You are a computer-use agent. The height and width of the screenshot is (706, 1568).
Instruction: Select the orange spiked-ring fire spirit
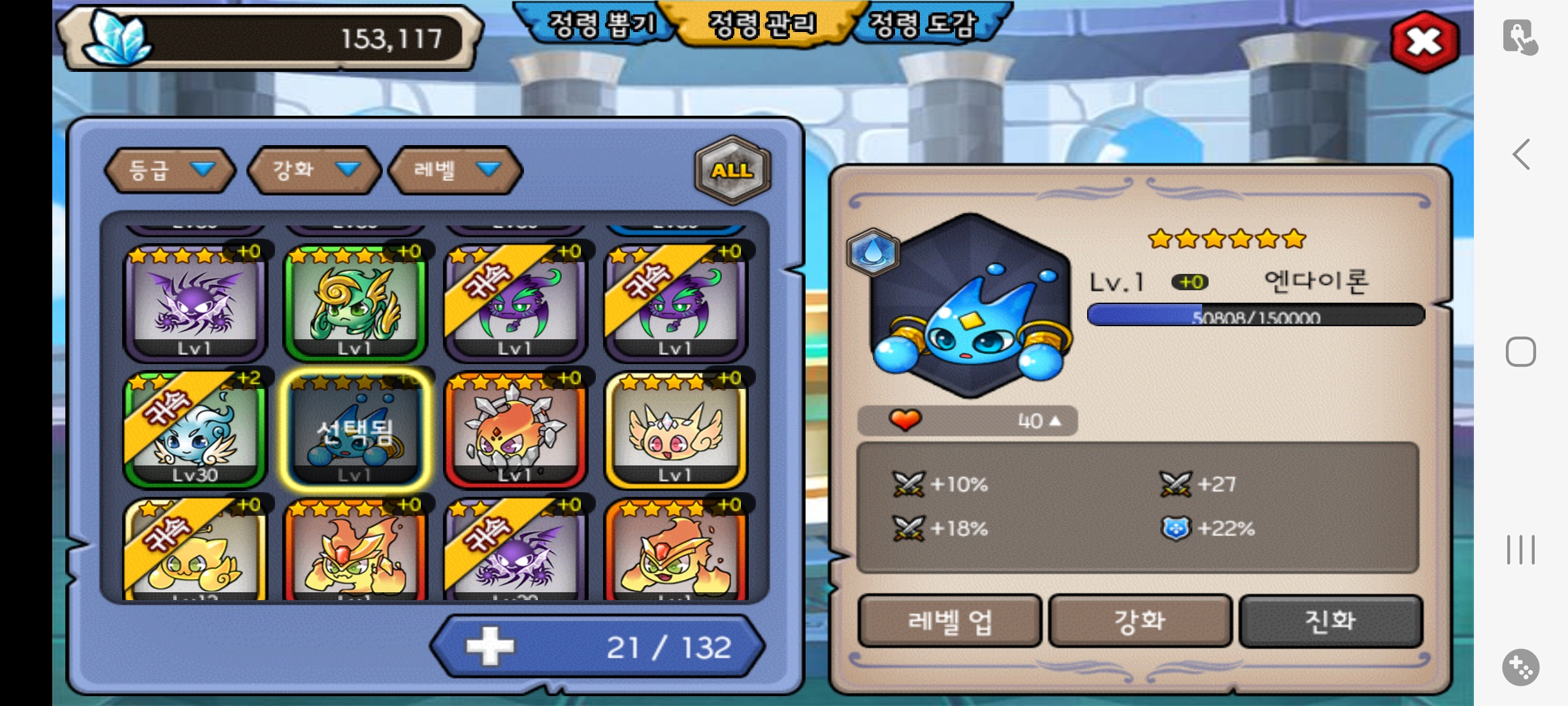(515, 429)
